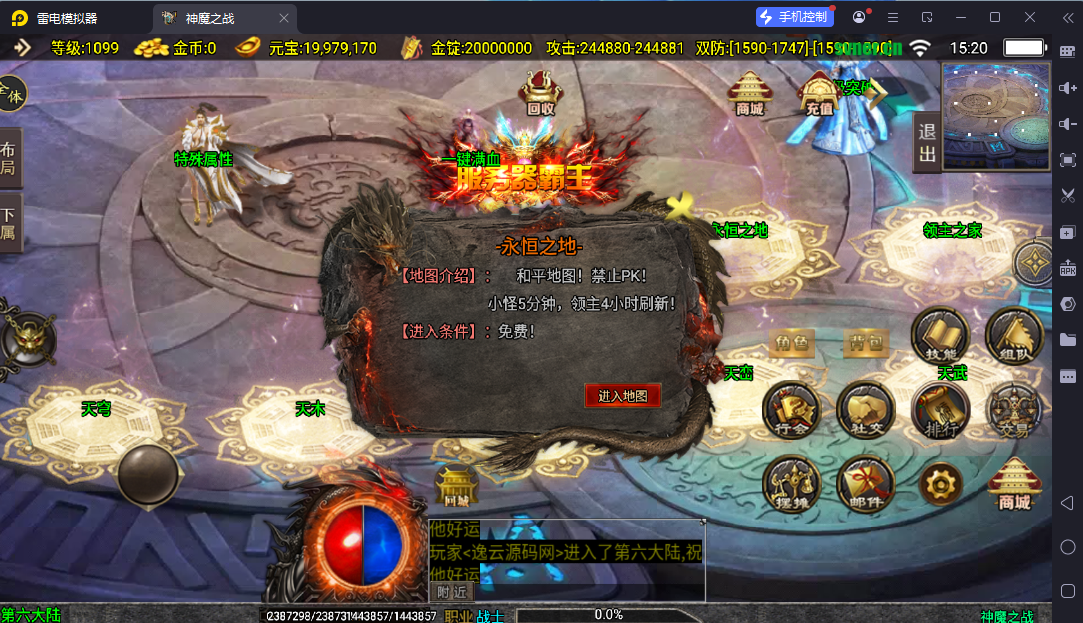Viewport: 1083px width, 623px height.
Task: Open the 充值 recharge icon
Action: pos(818,95)
